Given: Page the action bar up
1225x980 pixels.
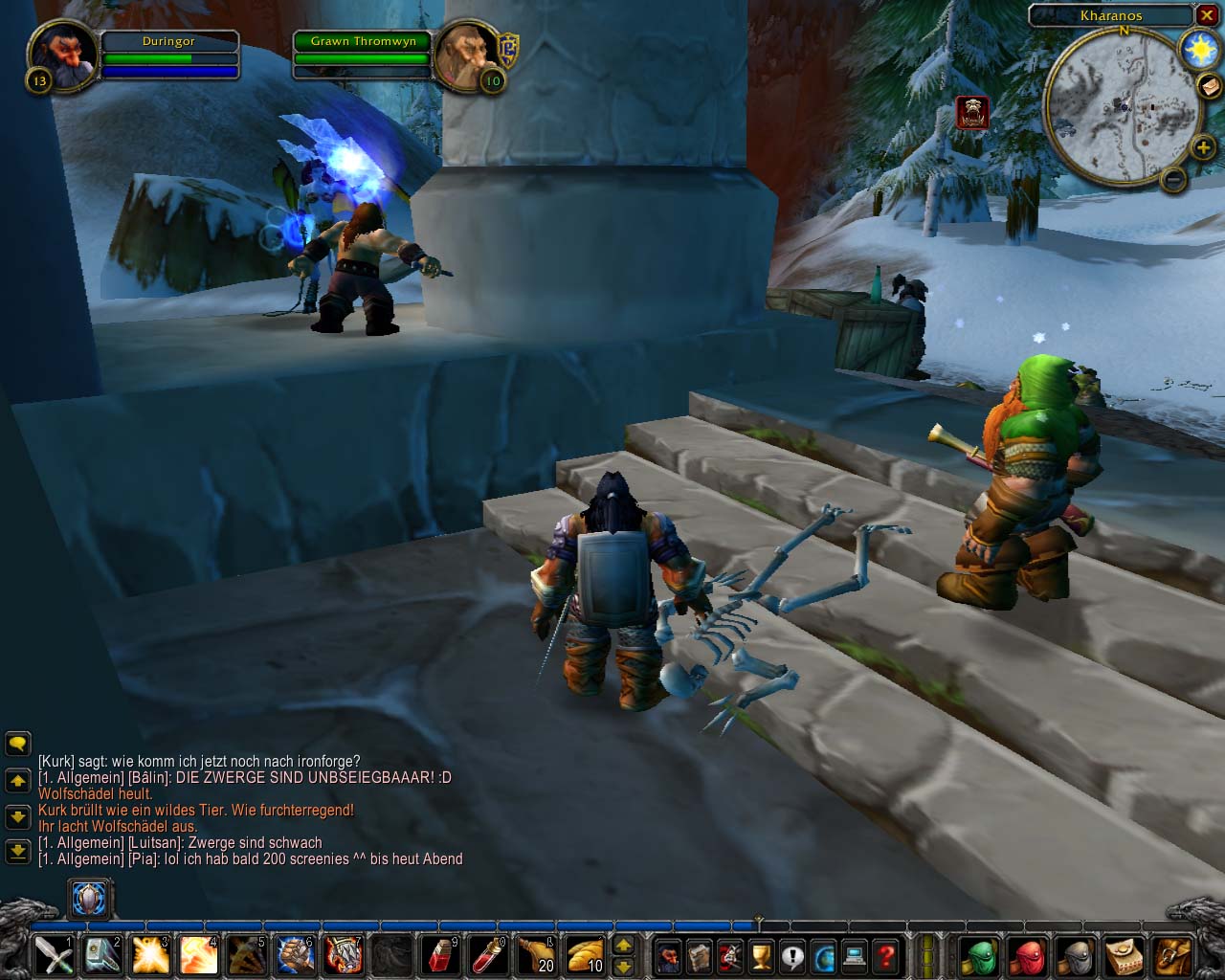Looking at the screenshot, I should pyautogui.click(x=623, y=946).
